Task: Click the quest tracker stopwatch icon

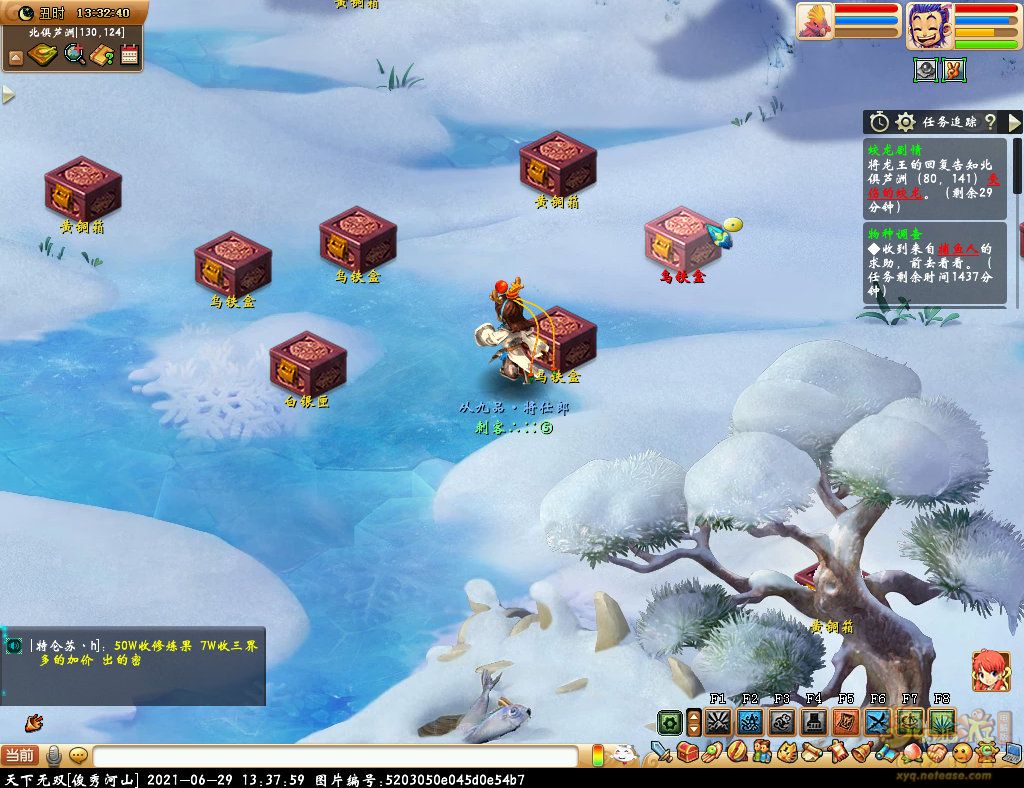Action: click(879, 122)
